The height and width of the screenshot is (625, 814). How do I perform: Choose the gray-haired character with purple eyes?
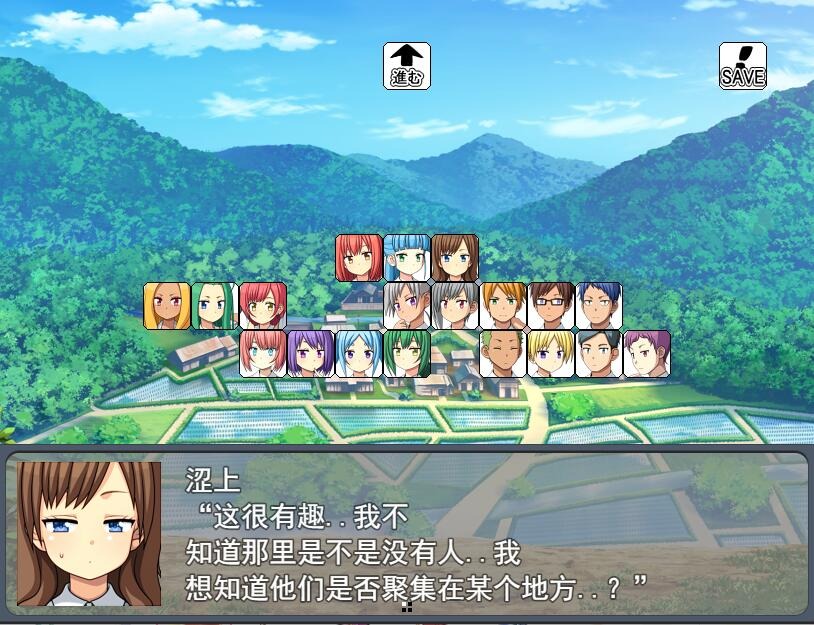point(407,306)
